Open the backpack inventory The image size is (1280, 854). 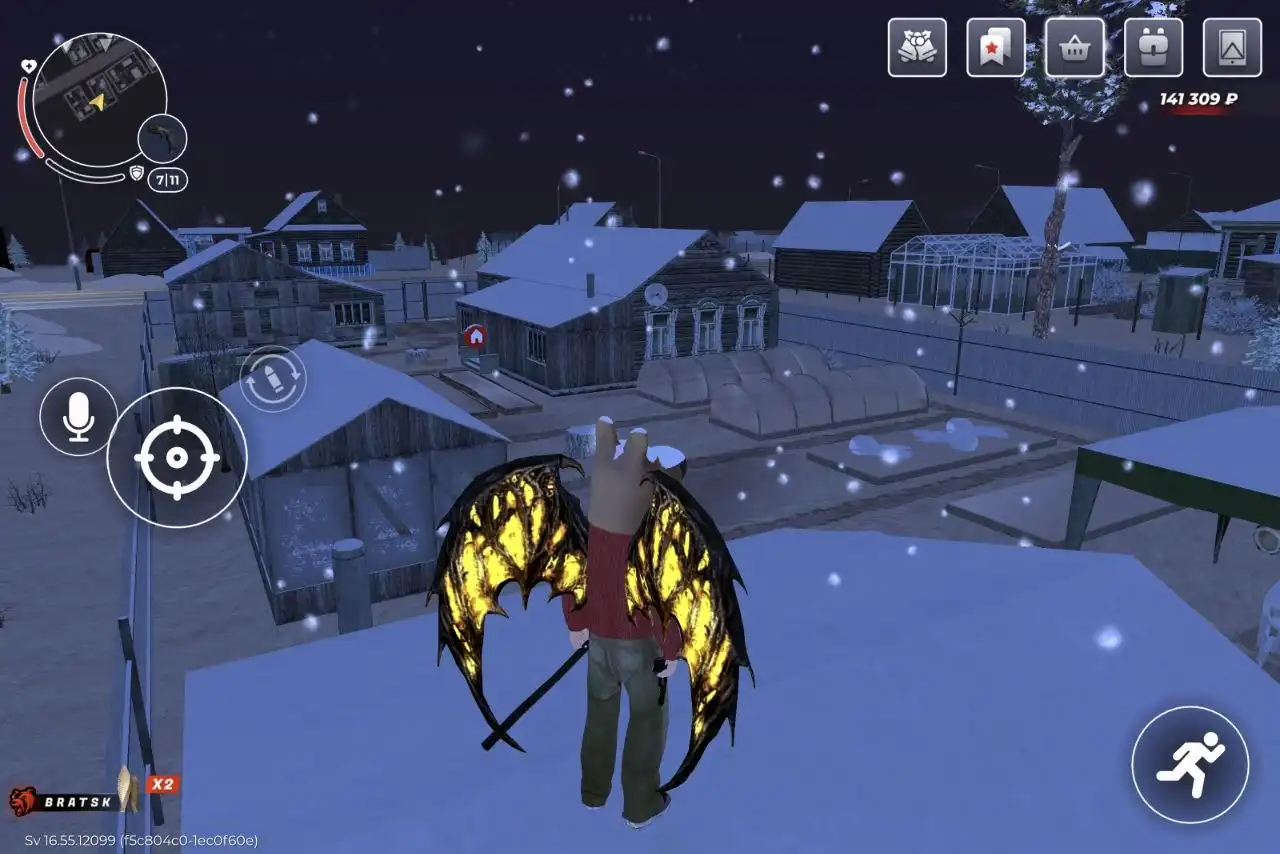pos(1153,47)
